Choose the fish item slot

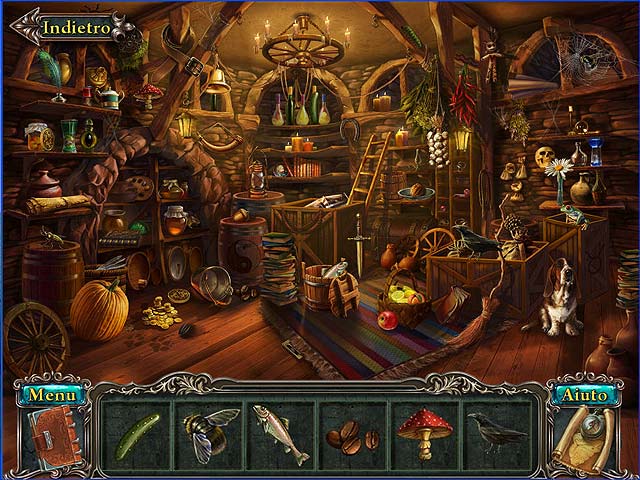(280, 436)
